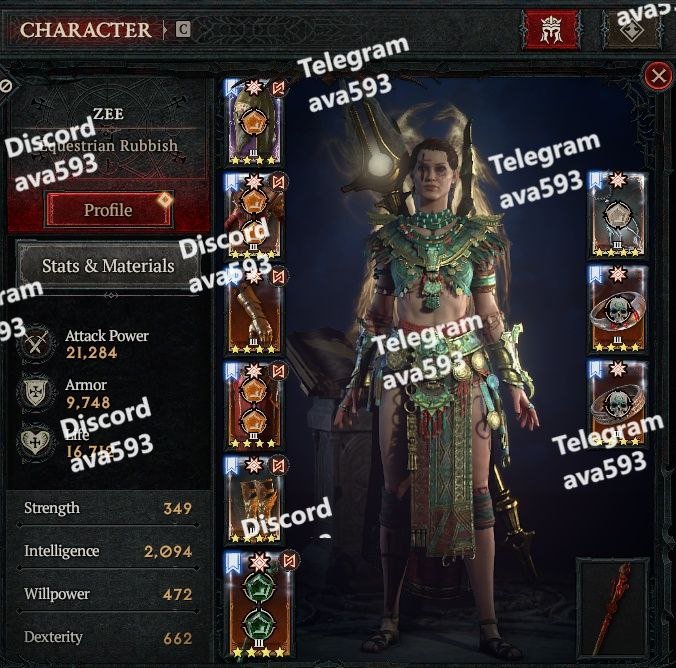
Task: Select the red staff slot
Action: [x=612, y=608]
